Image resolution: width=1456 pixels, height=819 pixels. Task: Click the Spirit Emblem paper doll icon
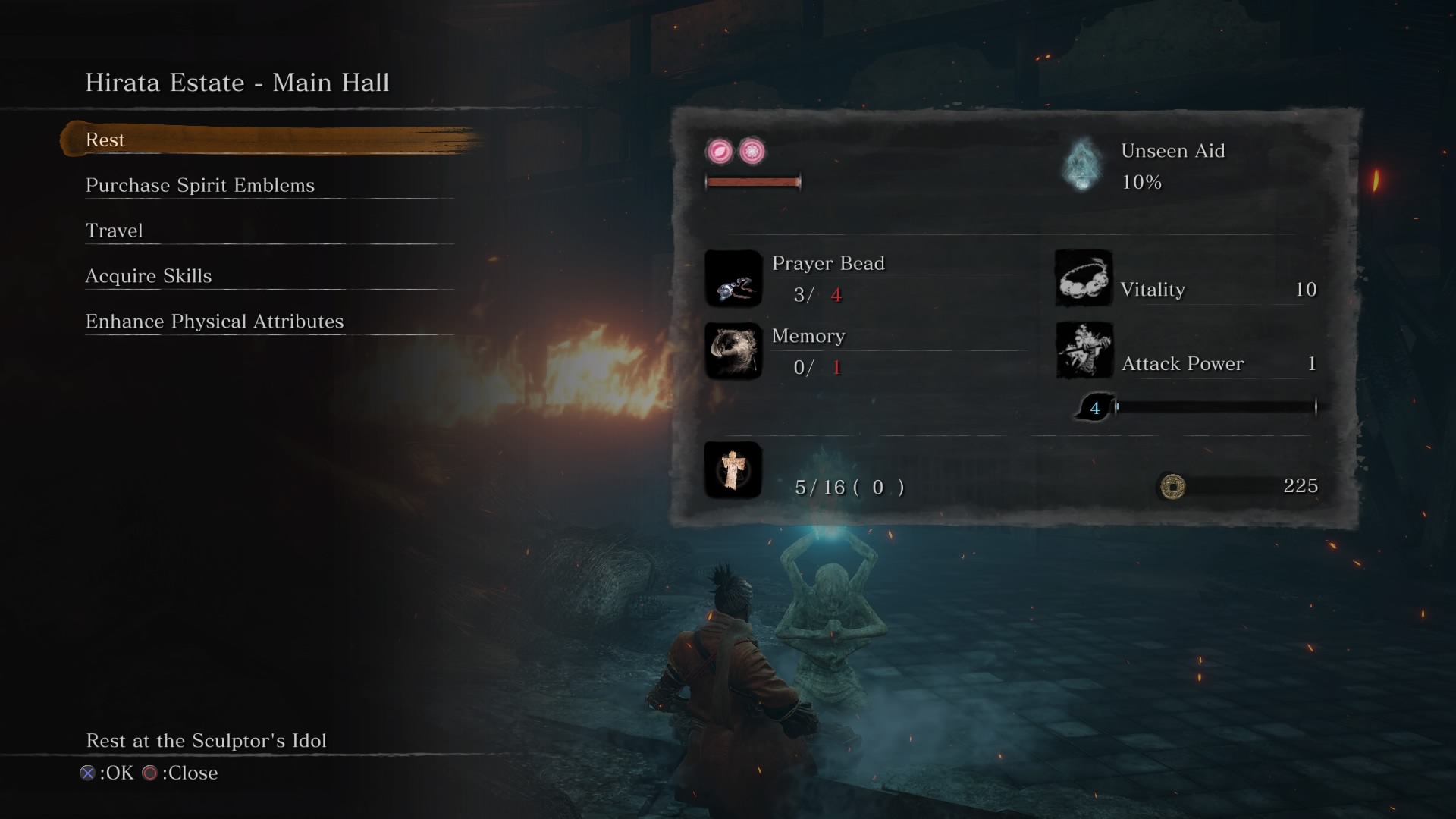(x=733, y=470)
